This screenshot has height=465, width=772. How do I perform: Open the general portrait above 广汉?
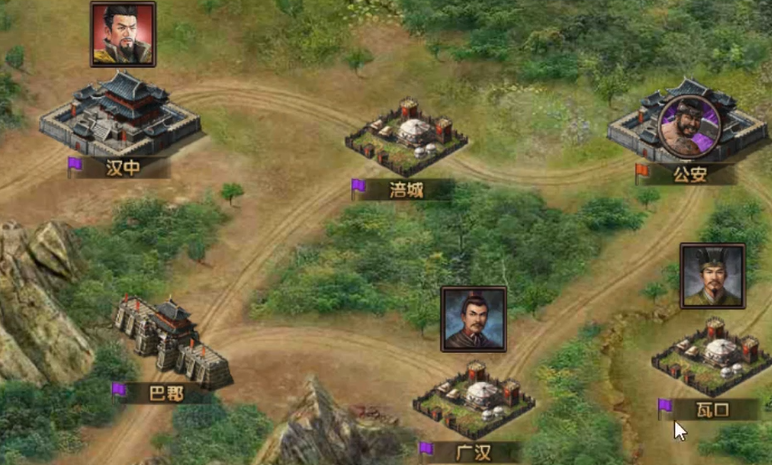pyautogui.click(x=473, y=319)
